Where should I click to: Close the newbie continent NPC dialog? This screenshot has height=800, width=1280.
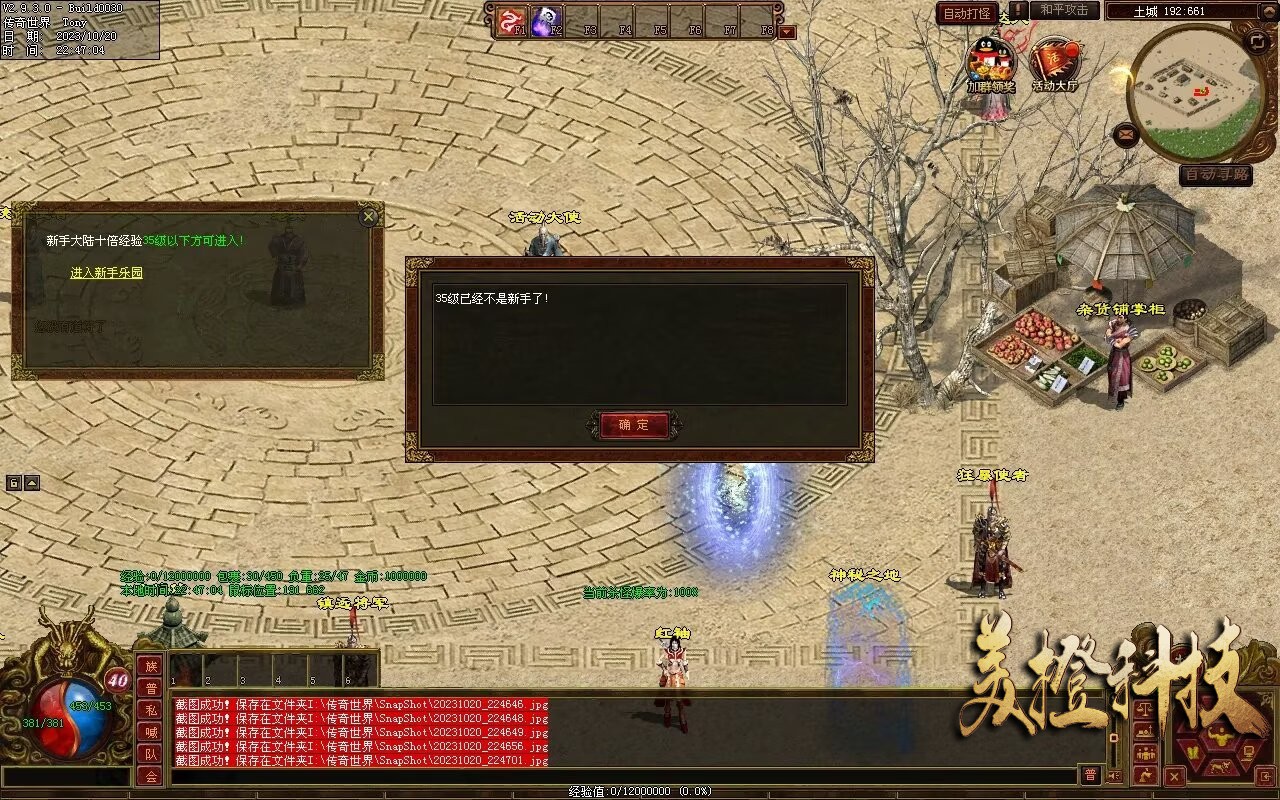(x=369, y=215)
